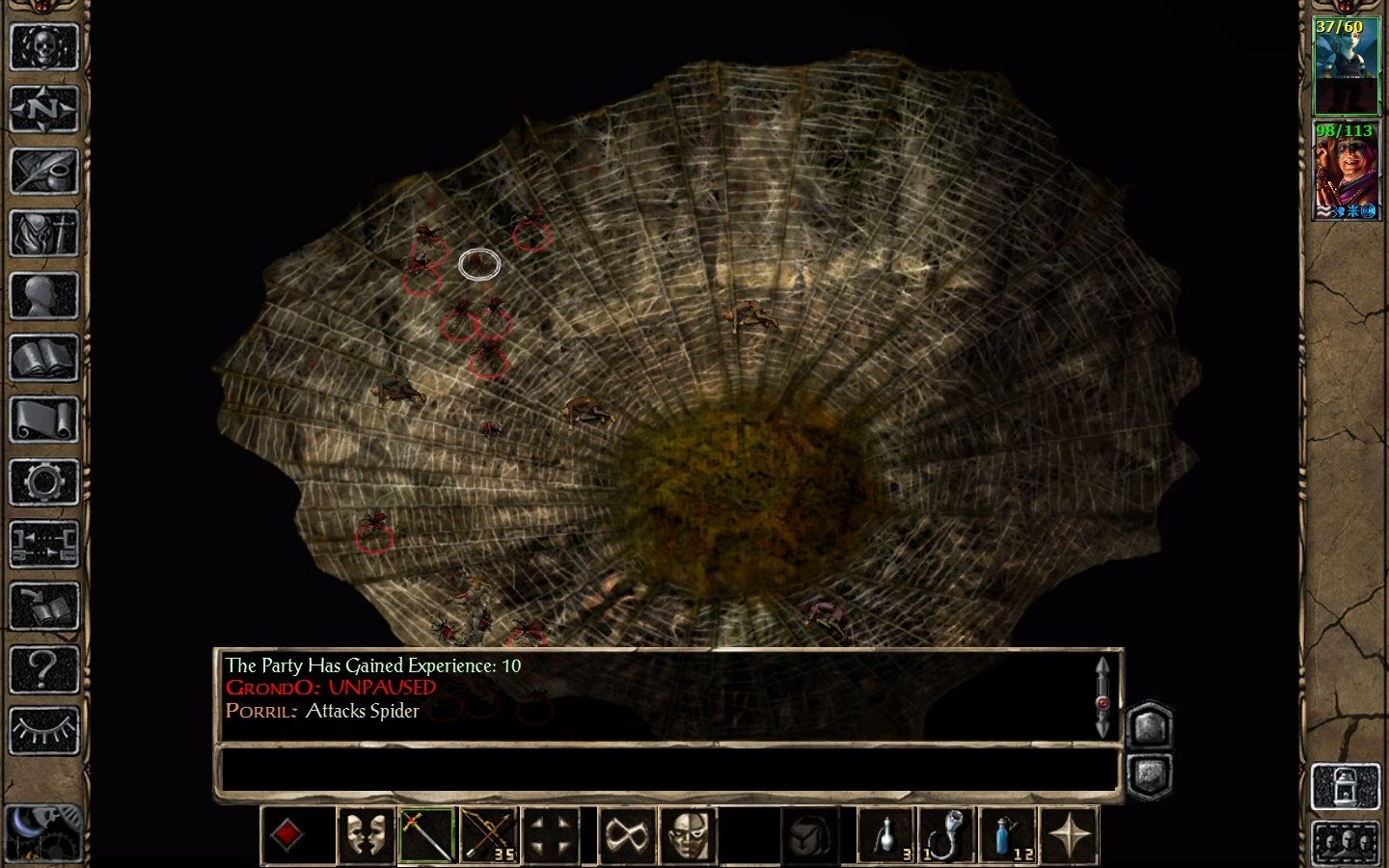Screen dimensions: 1389x868
Task: Open the journal with the quill icon
Action: click(x=43, y=172)
